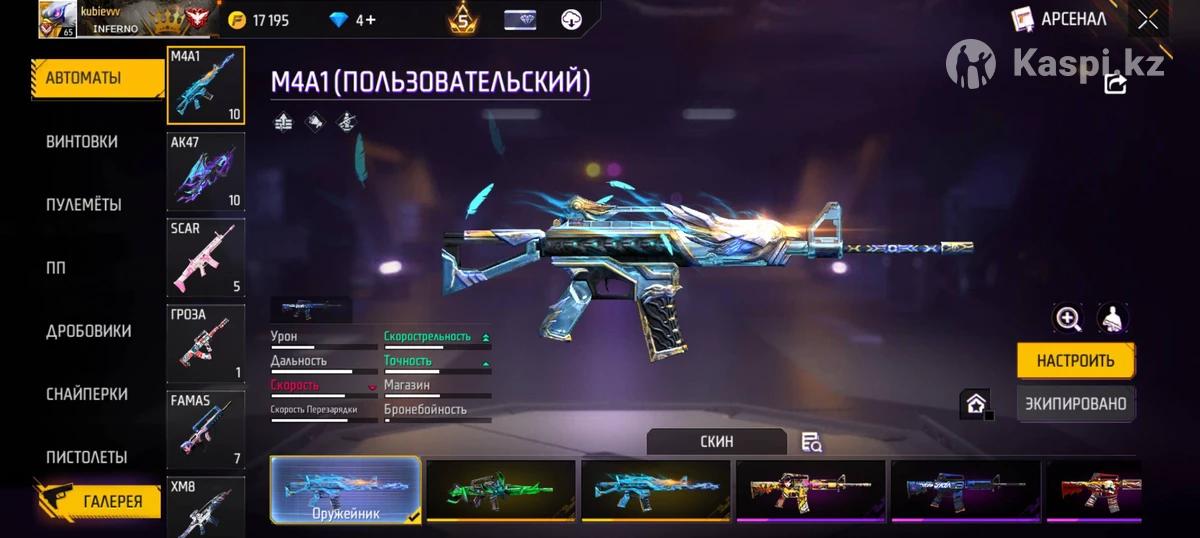Select the Оружейник skin thumbnail
The height and width of the screenshot is (538, 1200).
point(346,489)
